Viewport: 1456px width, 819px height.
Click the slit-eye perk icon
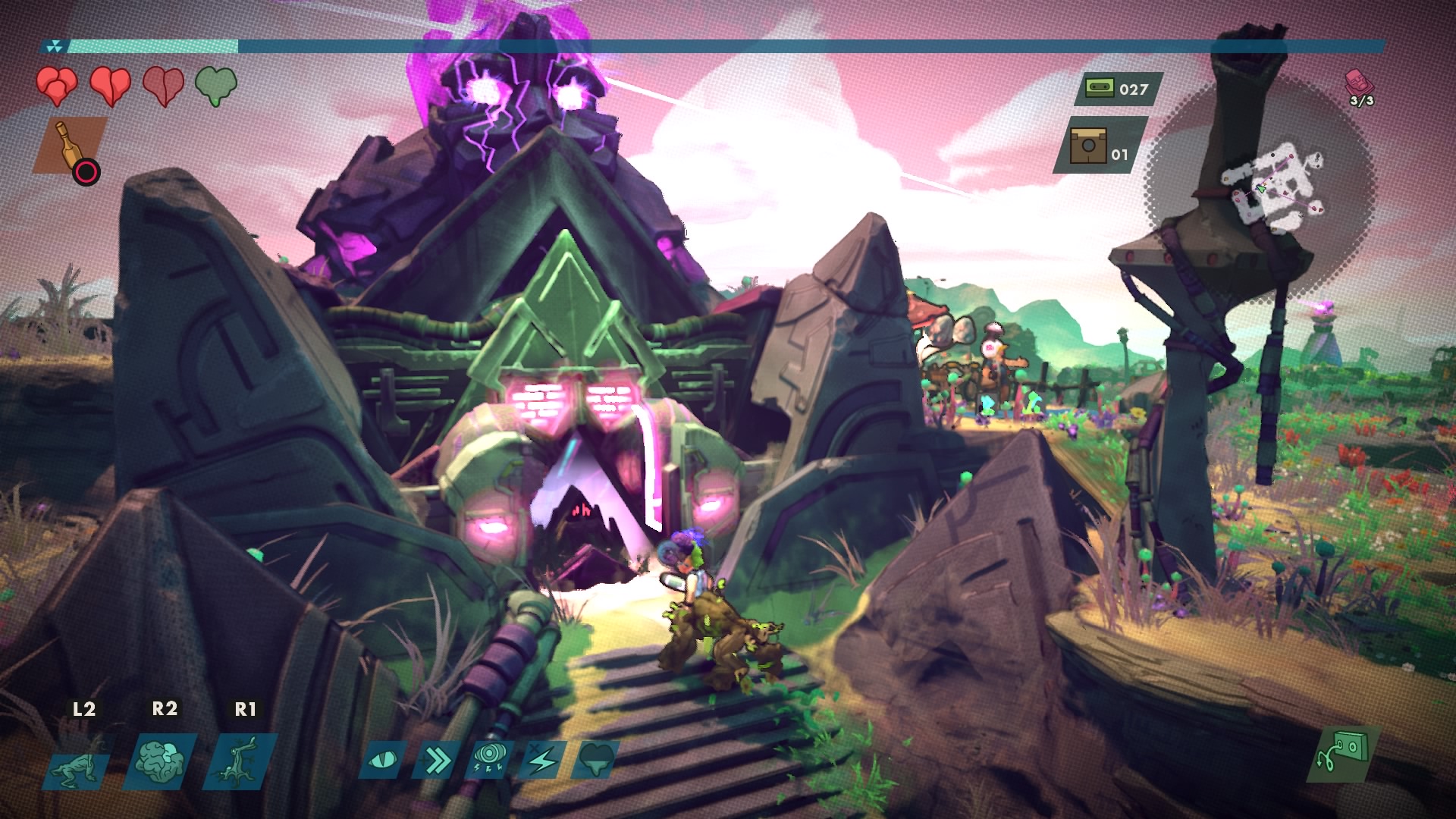[381, 760]
